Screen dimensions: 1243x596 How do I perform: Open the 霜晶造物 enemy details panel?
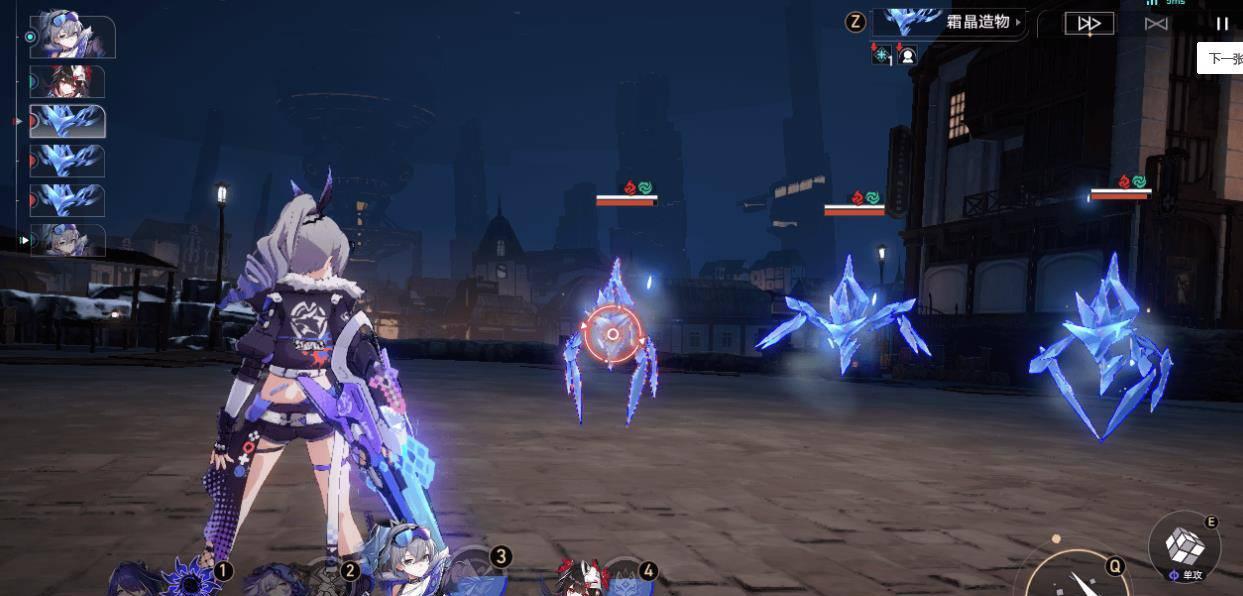pyautogui.click(x=948, y=22)
